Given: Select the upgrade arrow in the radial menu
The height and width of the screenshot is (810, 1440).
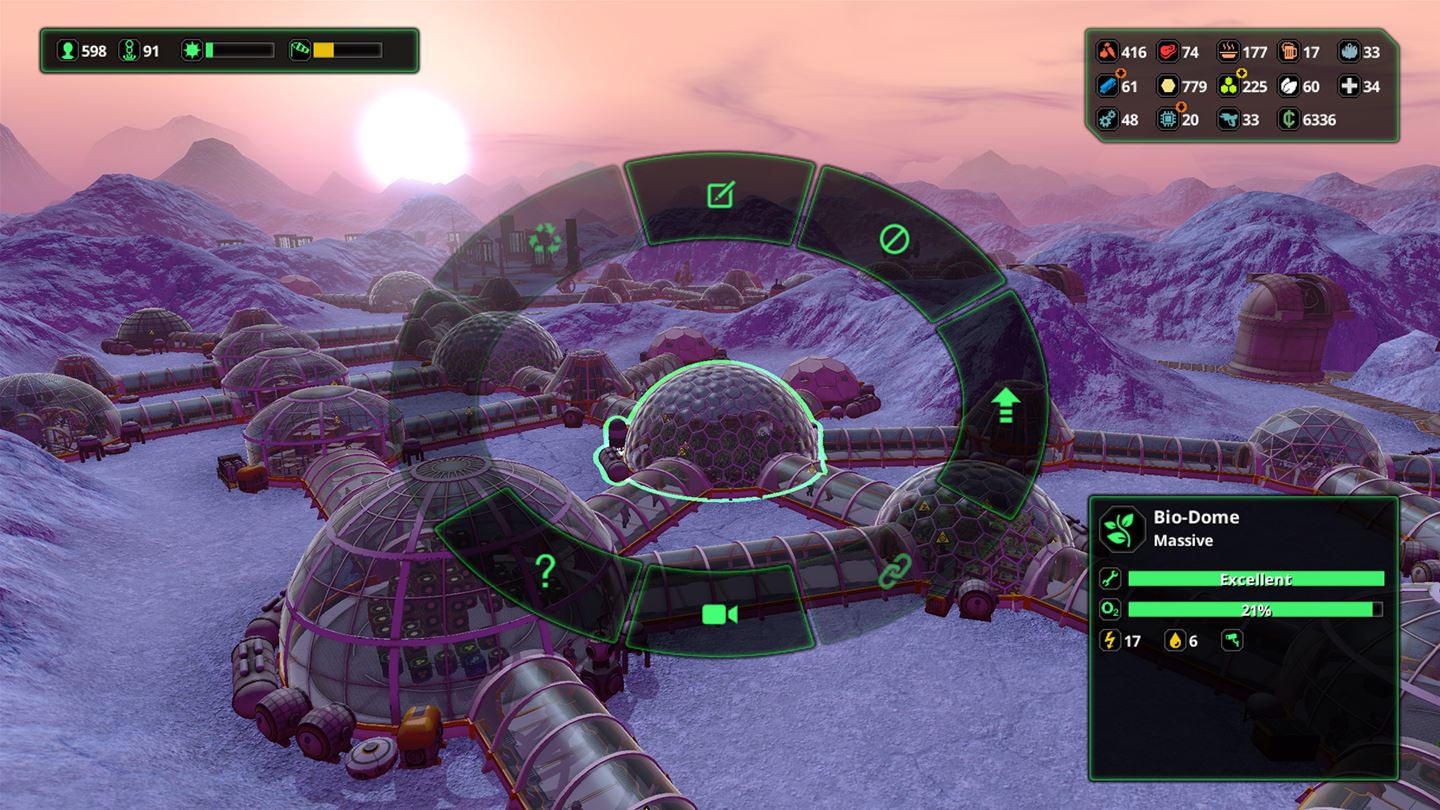Looking at the screenshot, I should 1004,404.
